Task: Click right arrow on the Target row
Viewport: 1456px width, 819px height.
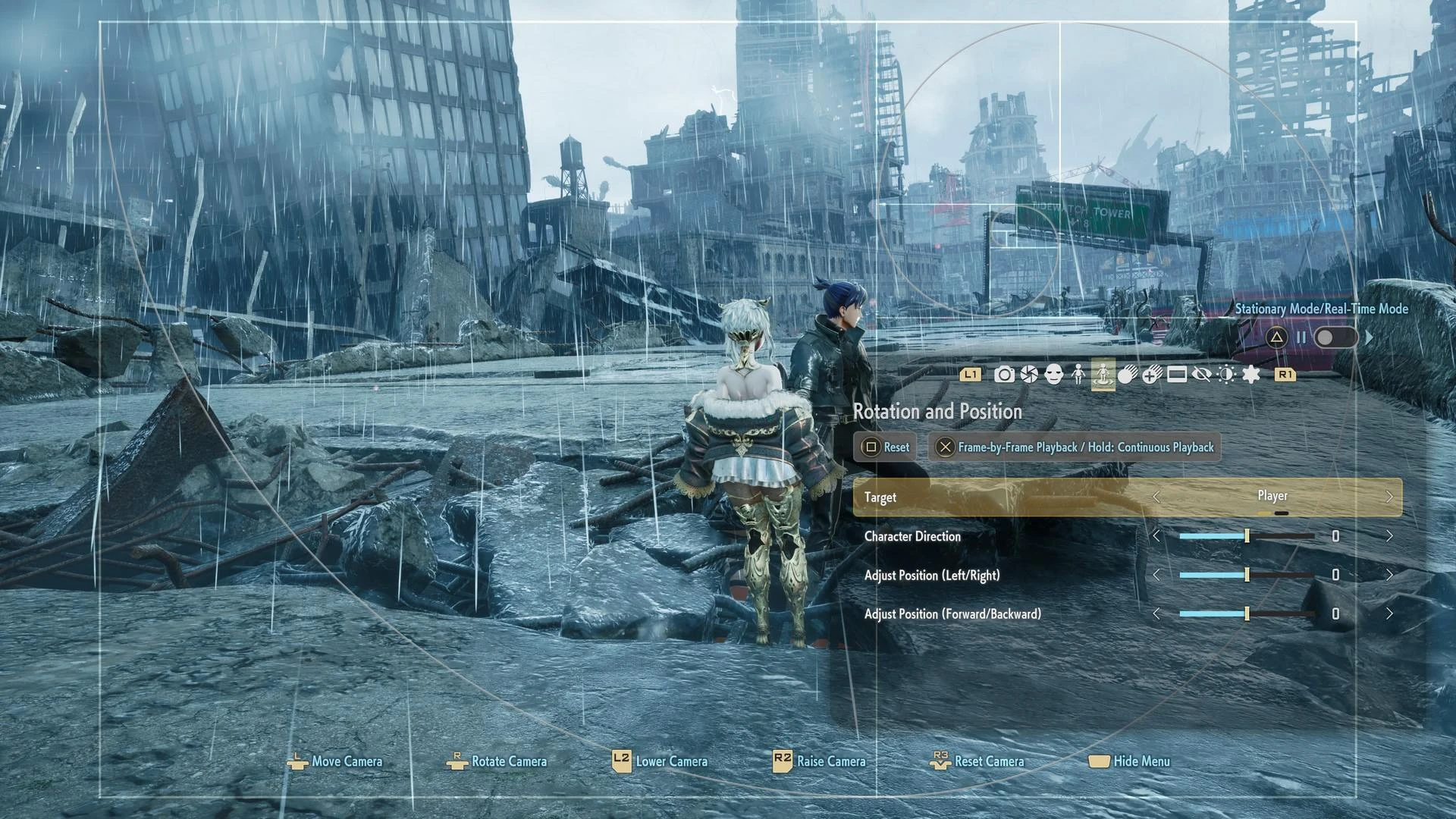Action: pos(1389,497)
